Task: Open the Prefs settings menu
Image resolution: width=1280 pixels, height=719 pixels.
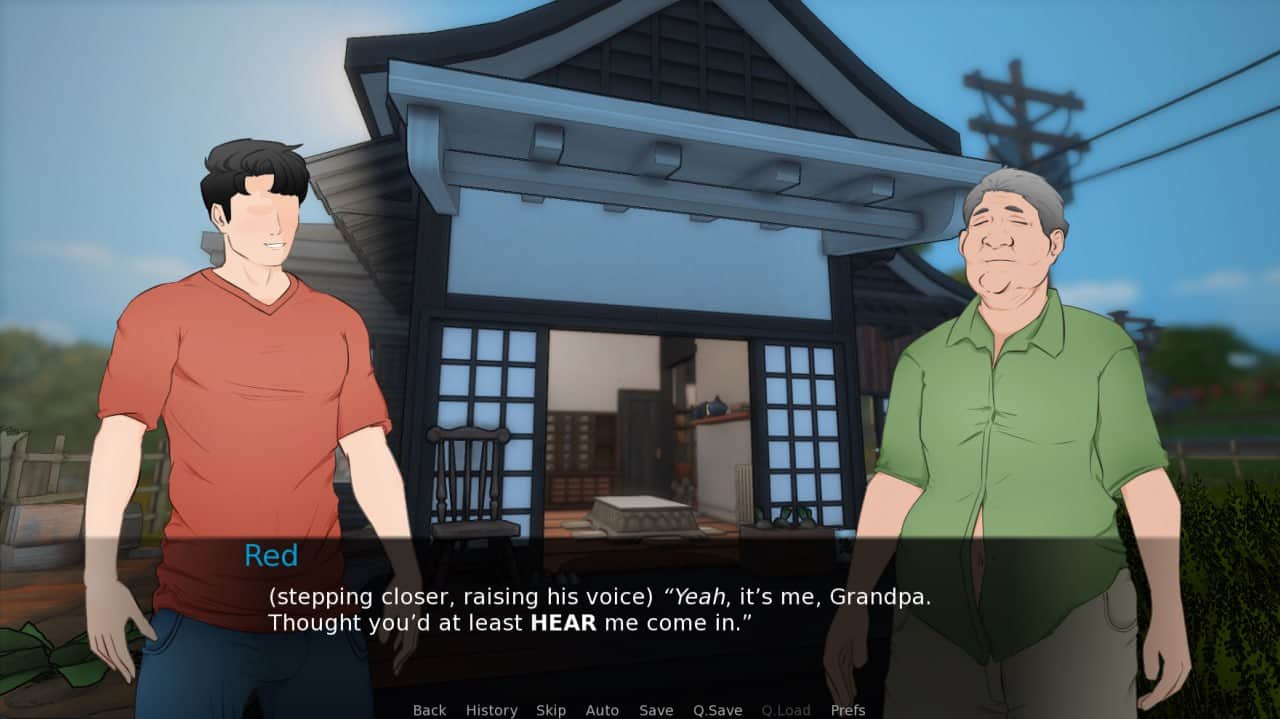Action: pos(848,710)
